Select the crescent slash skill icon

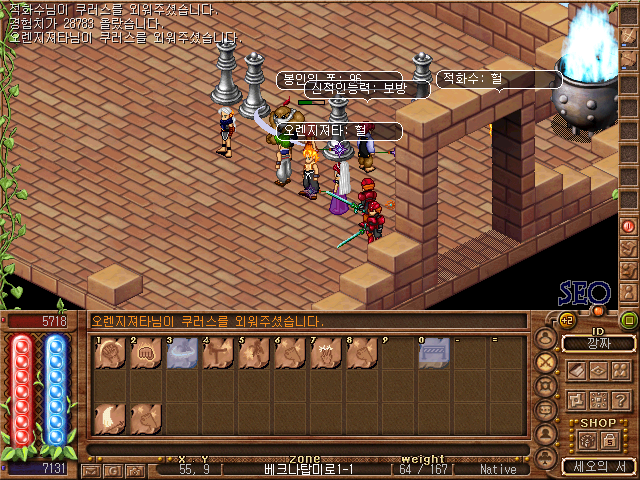[x=109, y=417]
